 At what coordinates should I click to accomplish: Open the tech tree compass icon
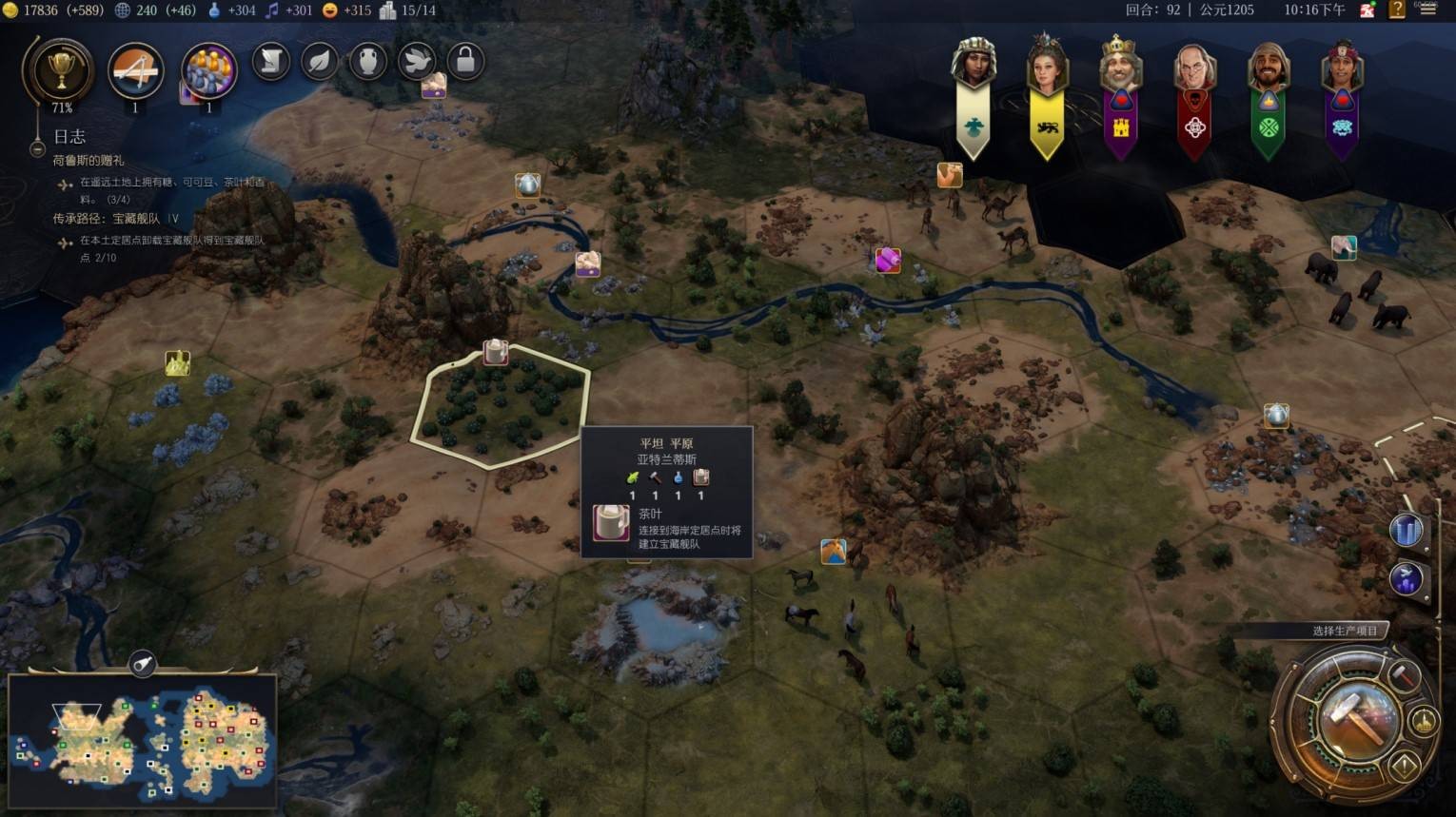click(135, 70)
